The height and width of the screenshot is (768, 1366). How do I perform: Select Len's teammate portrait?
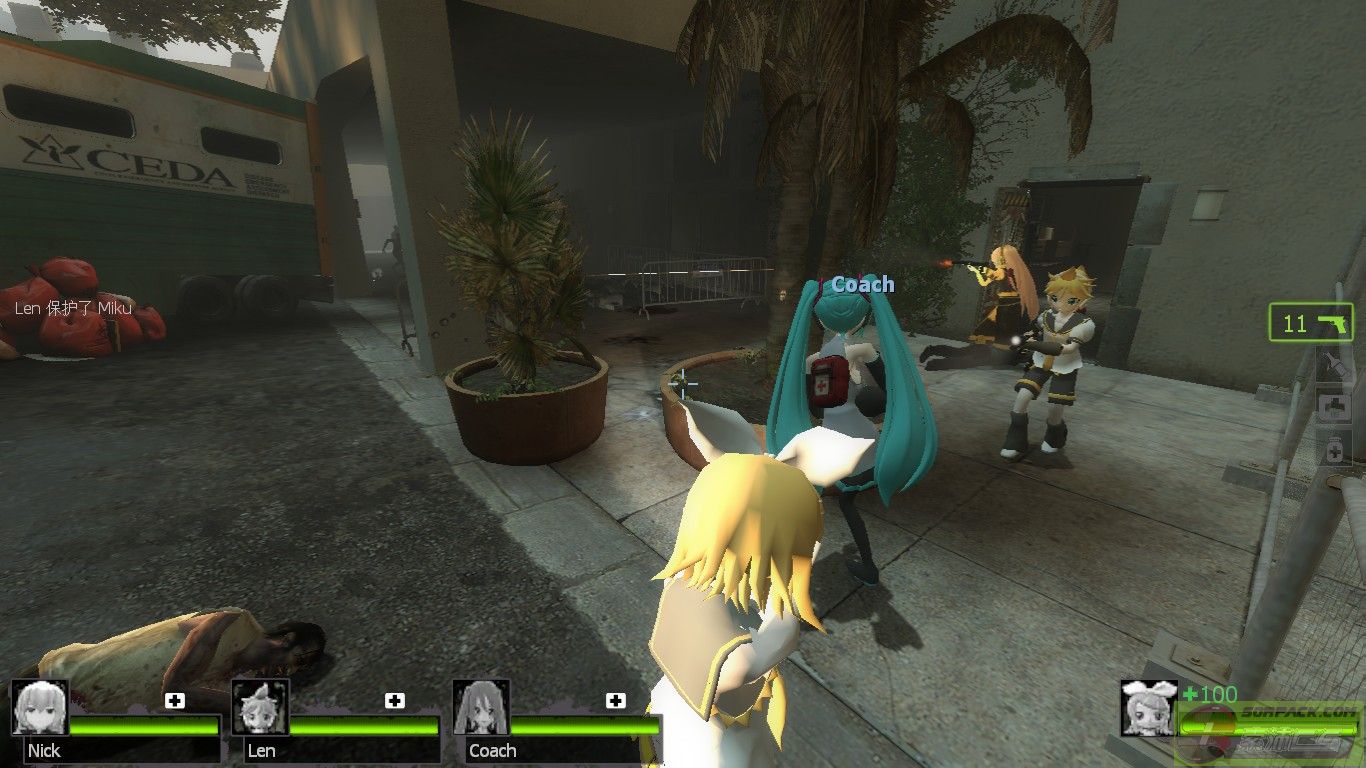[x=260, y=708]
